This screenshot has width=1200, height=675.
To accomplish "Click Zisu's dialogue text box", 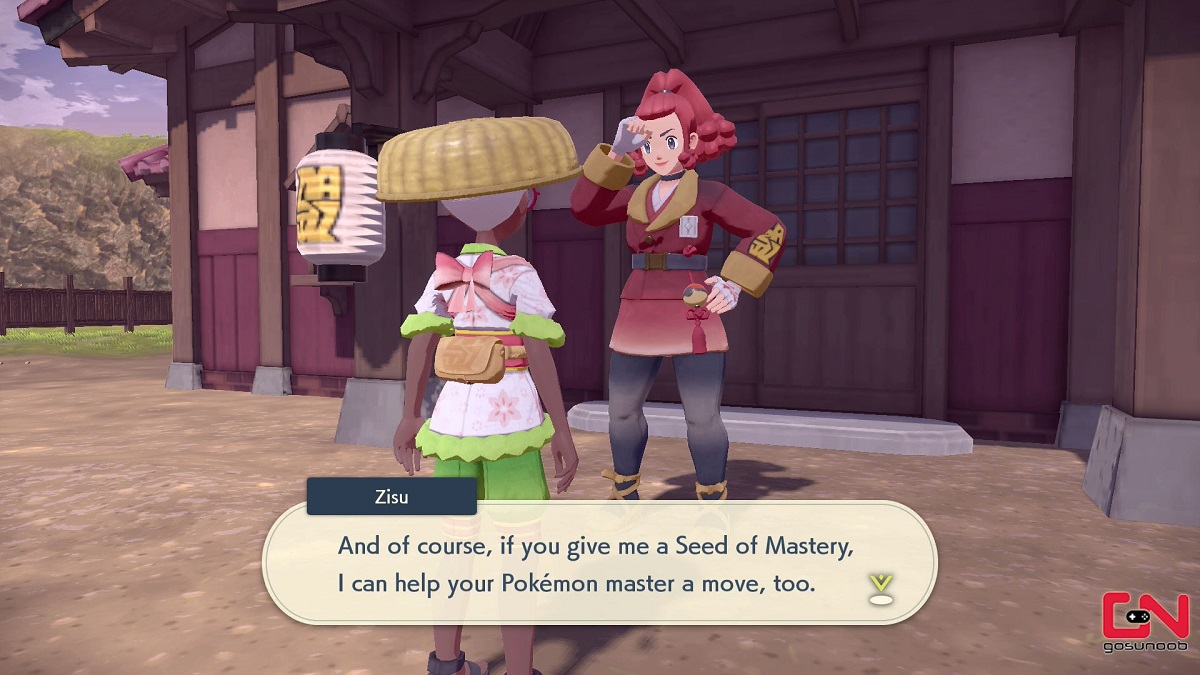I will coord(598,563).
